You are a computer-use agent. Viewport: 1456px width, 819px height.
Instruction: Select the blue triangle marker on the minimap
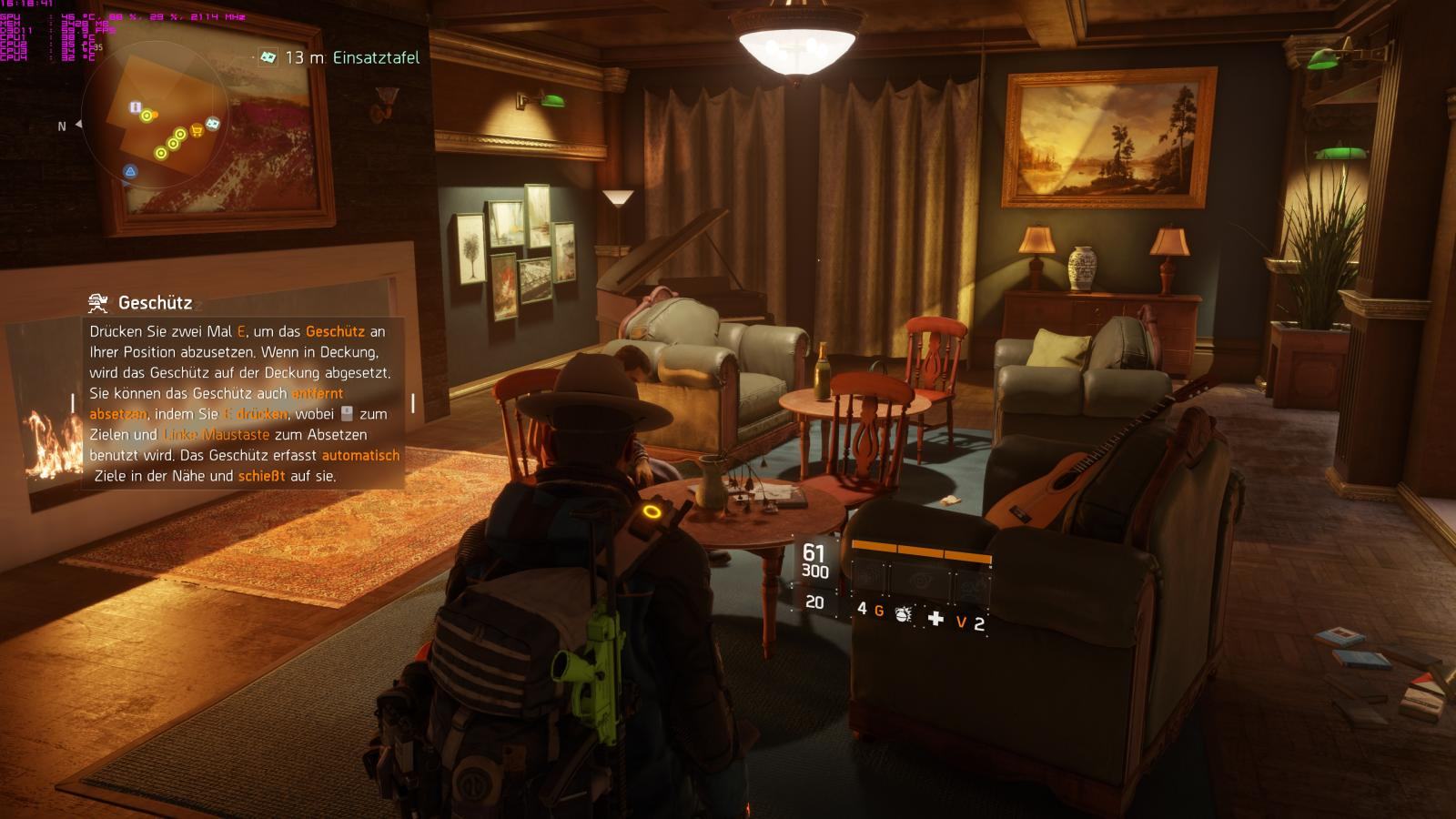click(130, 171)
